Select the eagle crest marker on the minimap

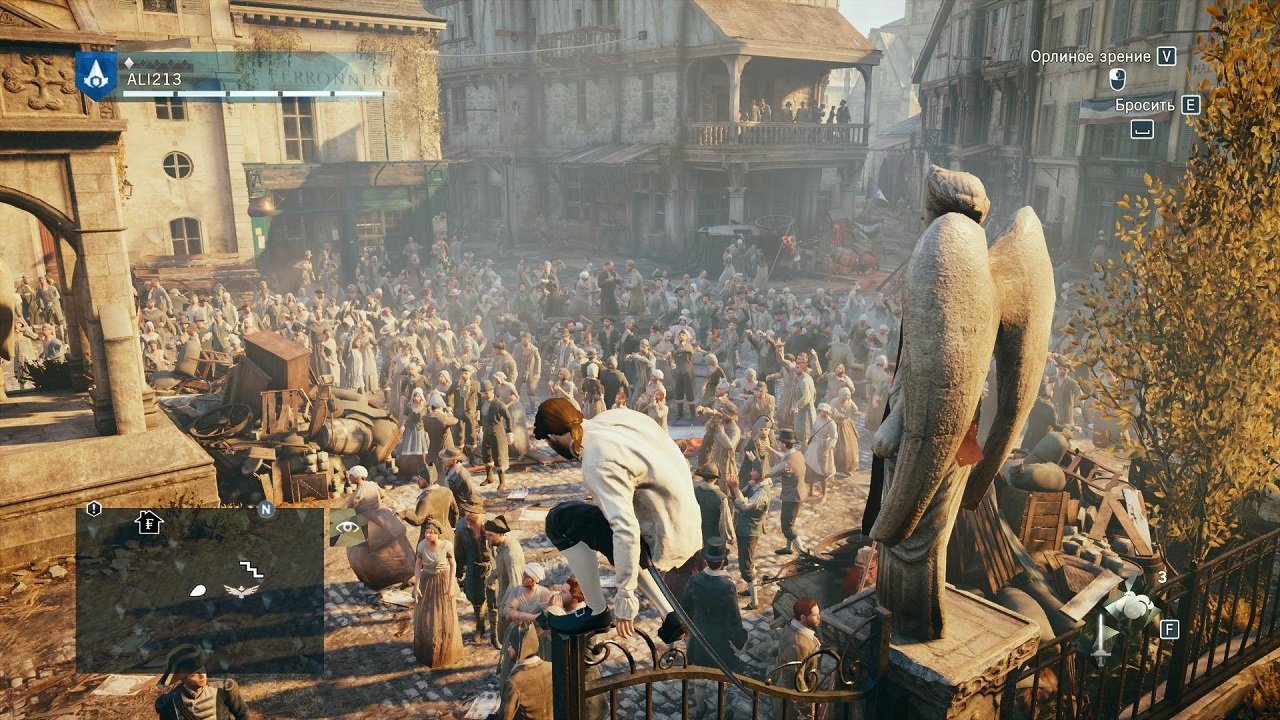click(240, 590)
